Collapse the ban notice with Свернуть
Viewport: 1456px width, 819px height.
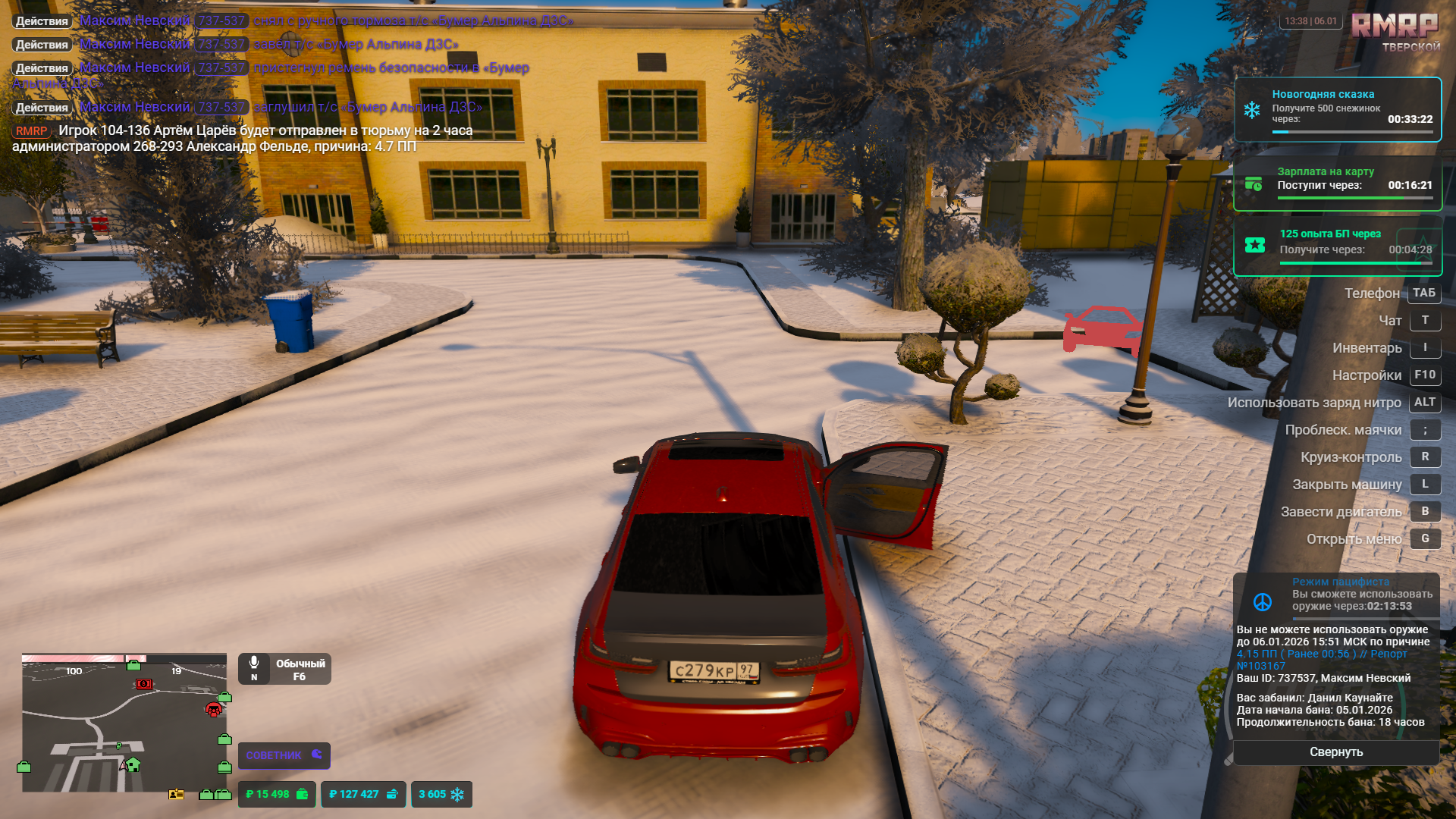click(1336, 752)
